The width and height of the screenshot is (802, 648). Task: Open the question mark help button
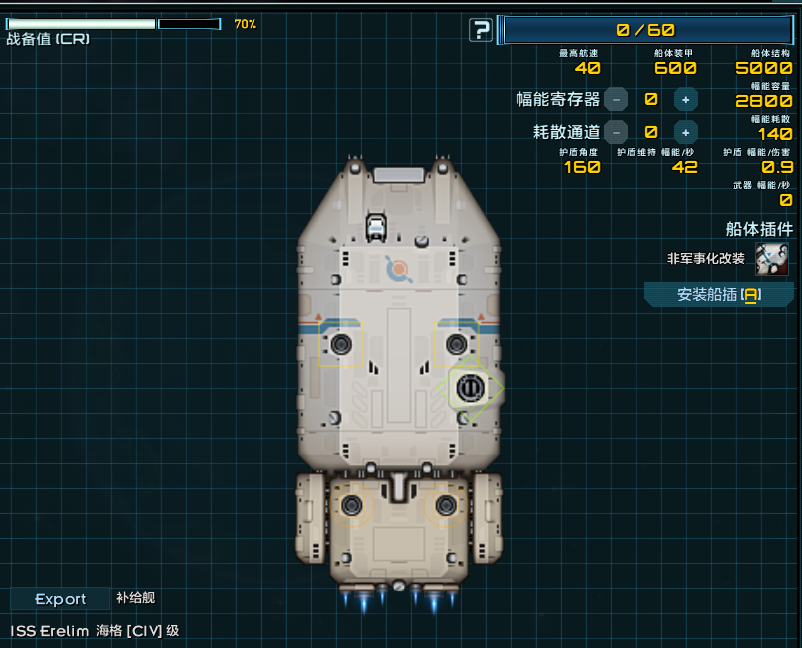pos(481,30)
